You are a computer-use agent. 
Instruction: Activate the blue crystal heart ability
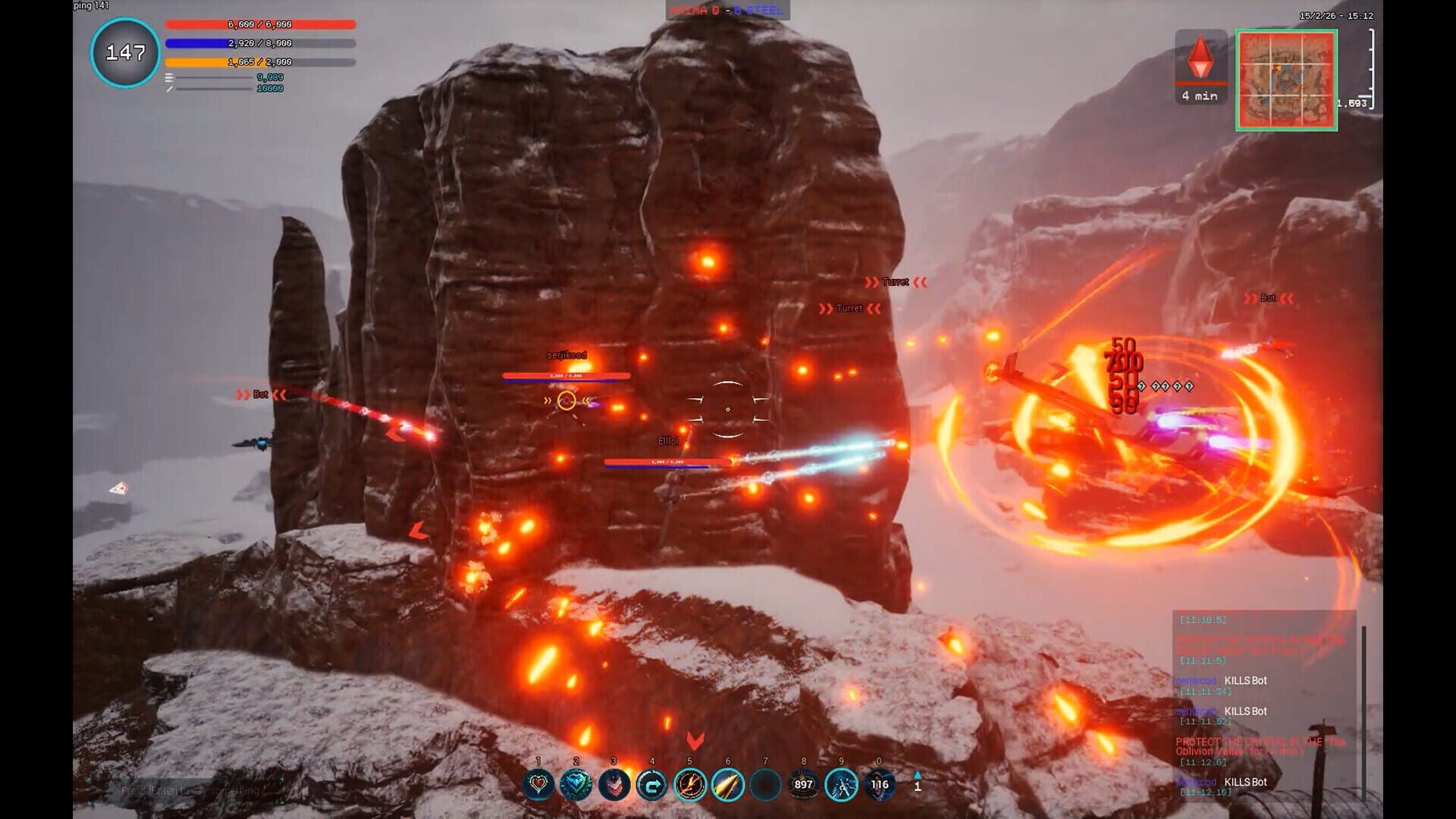pyautogui.click(x=576, y=785)
